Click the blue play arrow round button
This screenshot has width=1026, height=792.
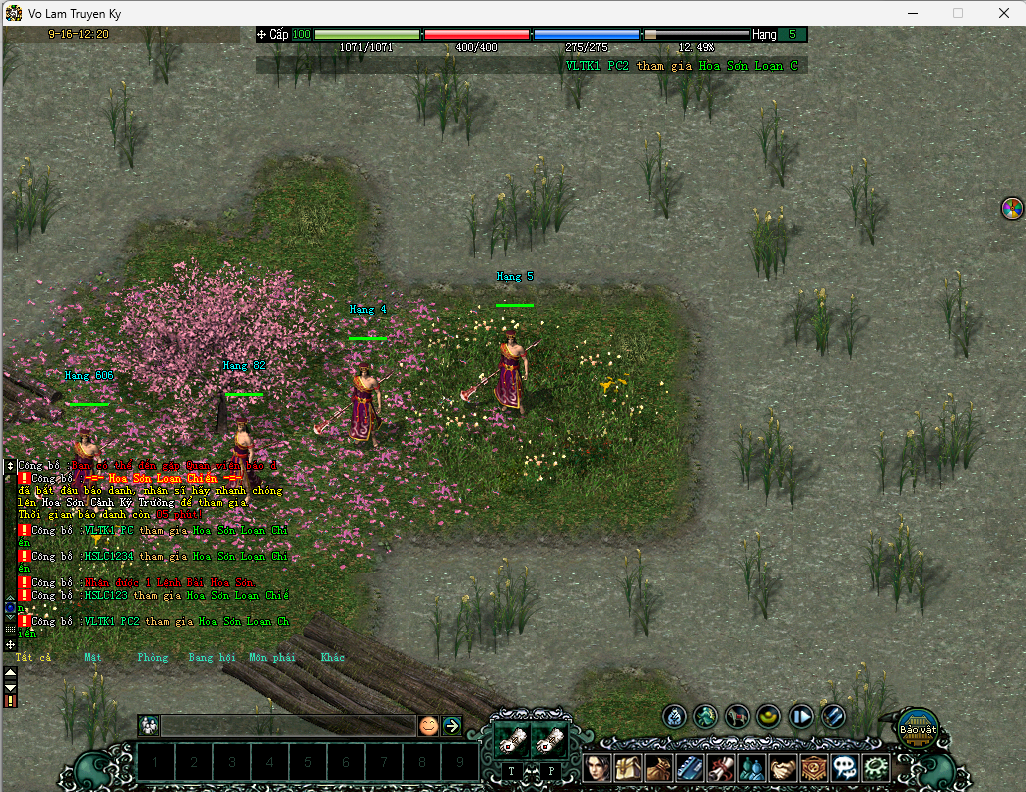pos(801,716)
